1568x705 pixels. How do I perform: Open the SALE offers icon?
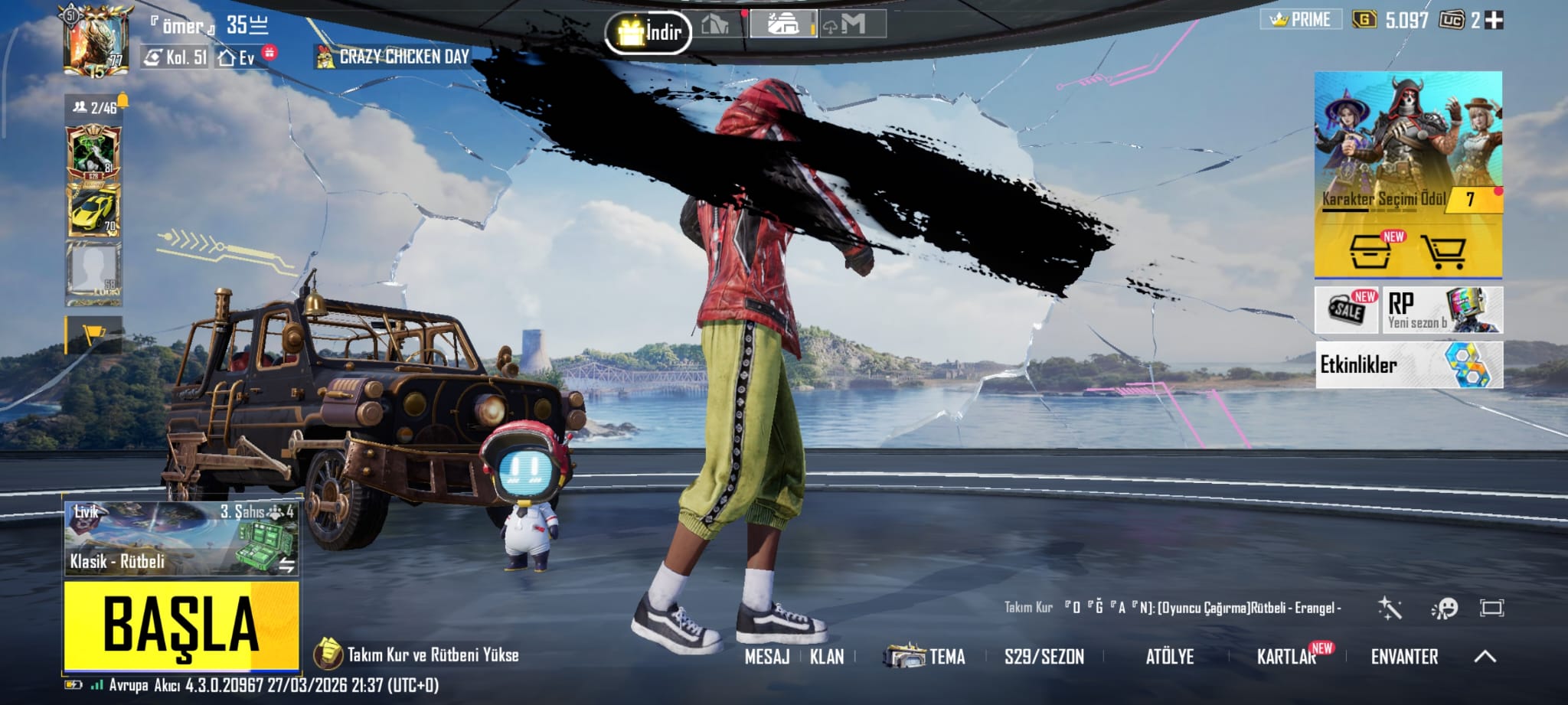1347,310
